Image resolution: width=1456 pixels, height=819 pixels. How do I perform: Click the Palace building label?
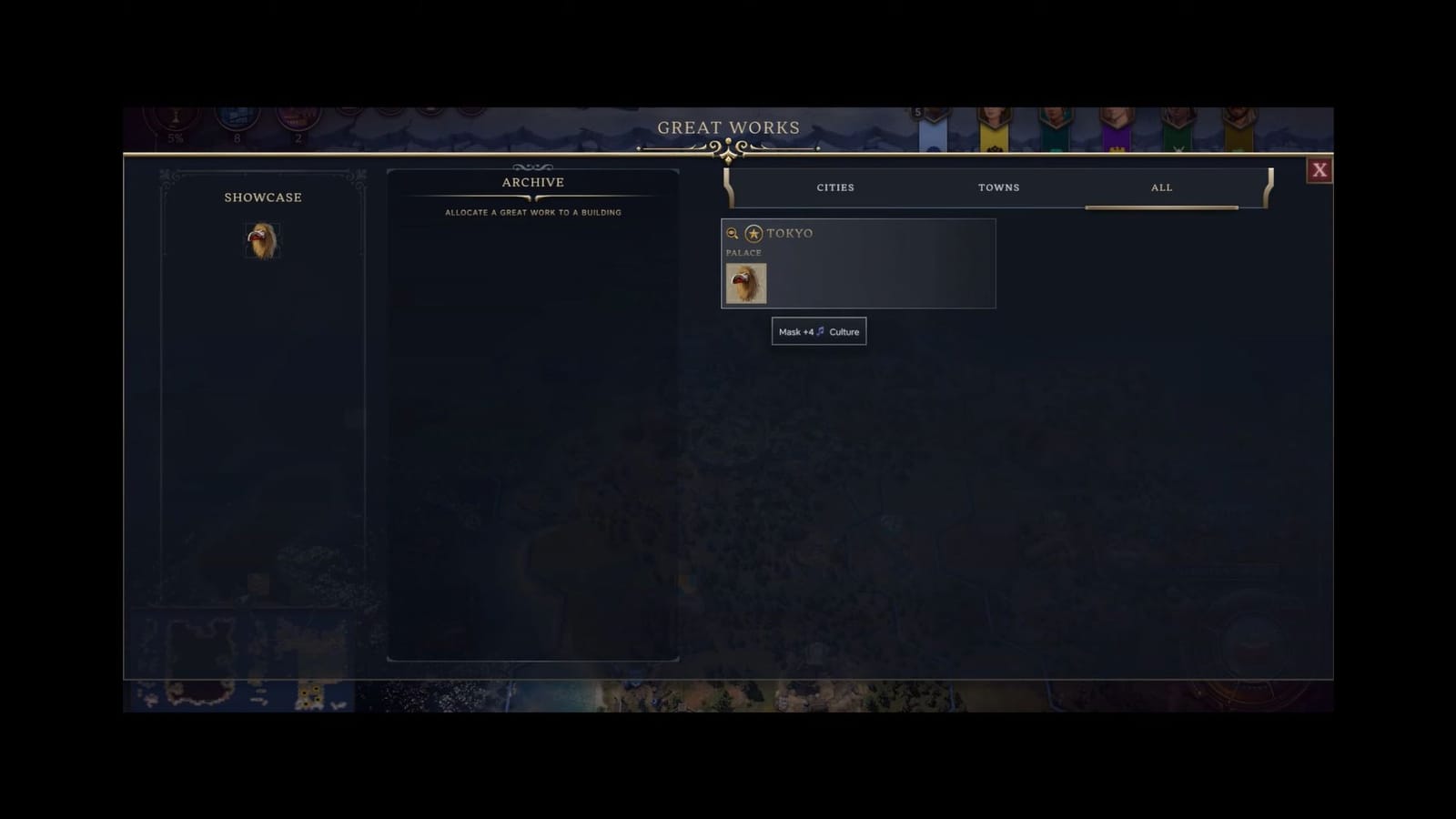tap(744, 252)
